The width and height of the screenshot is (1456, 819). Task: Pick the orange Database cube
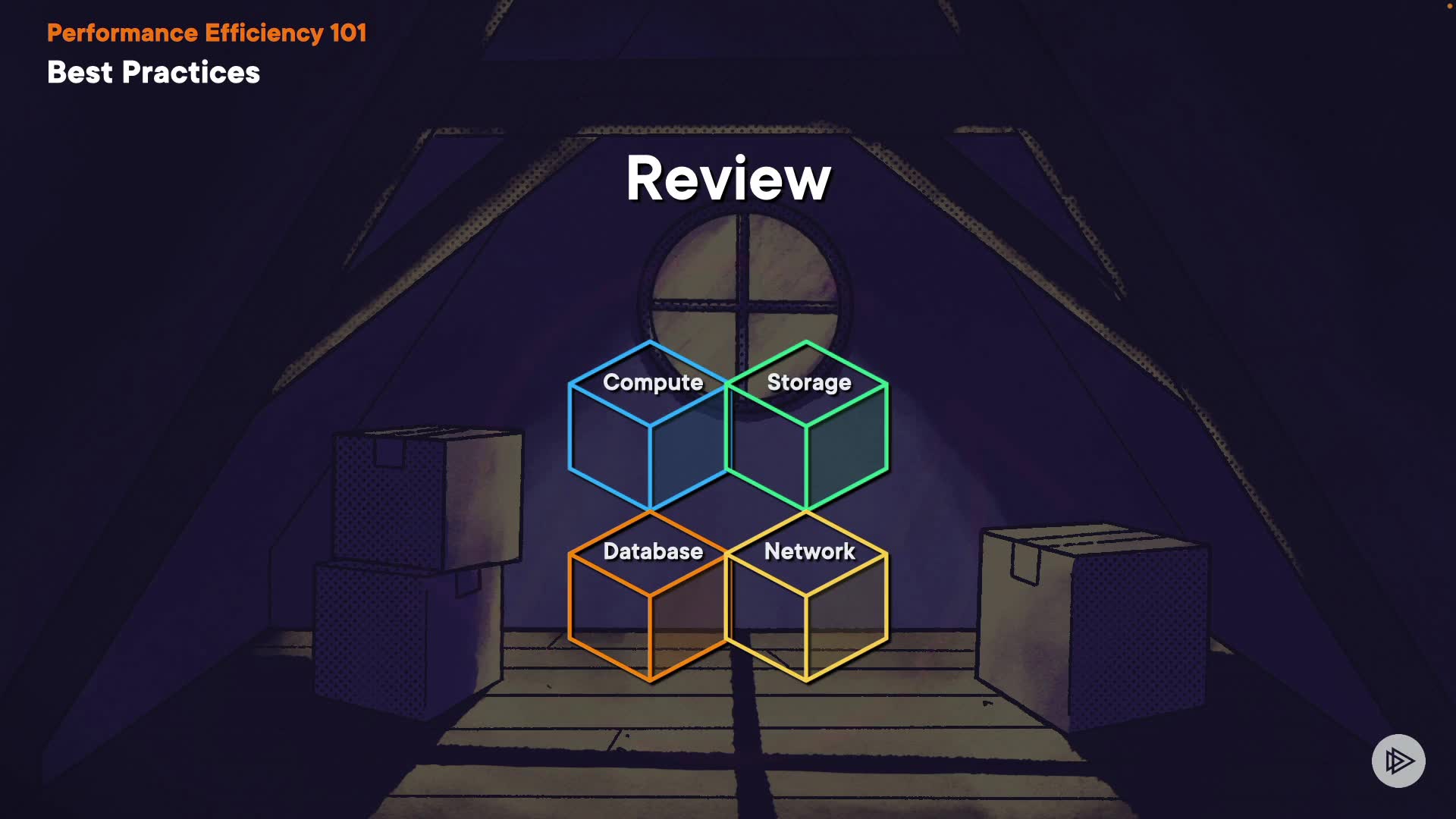click(649, 596)
